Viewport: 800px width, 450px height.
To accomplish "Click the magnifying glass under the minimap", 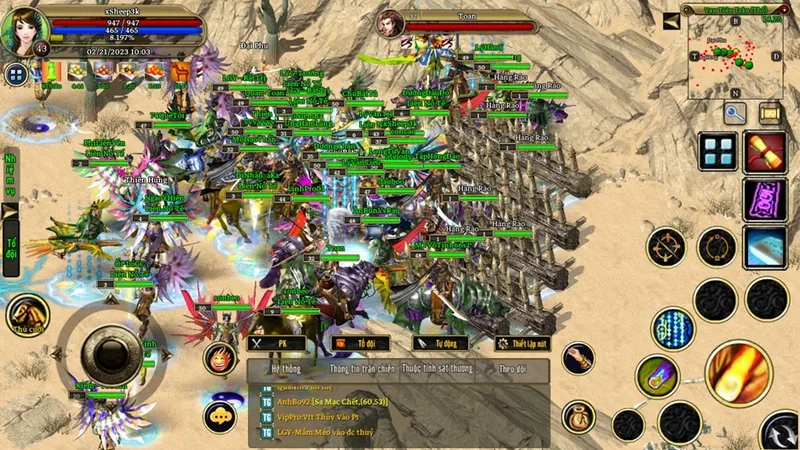I will click(736, 113).
